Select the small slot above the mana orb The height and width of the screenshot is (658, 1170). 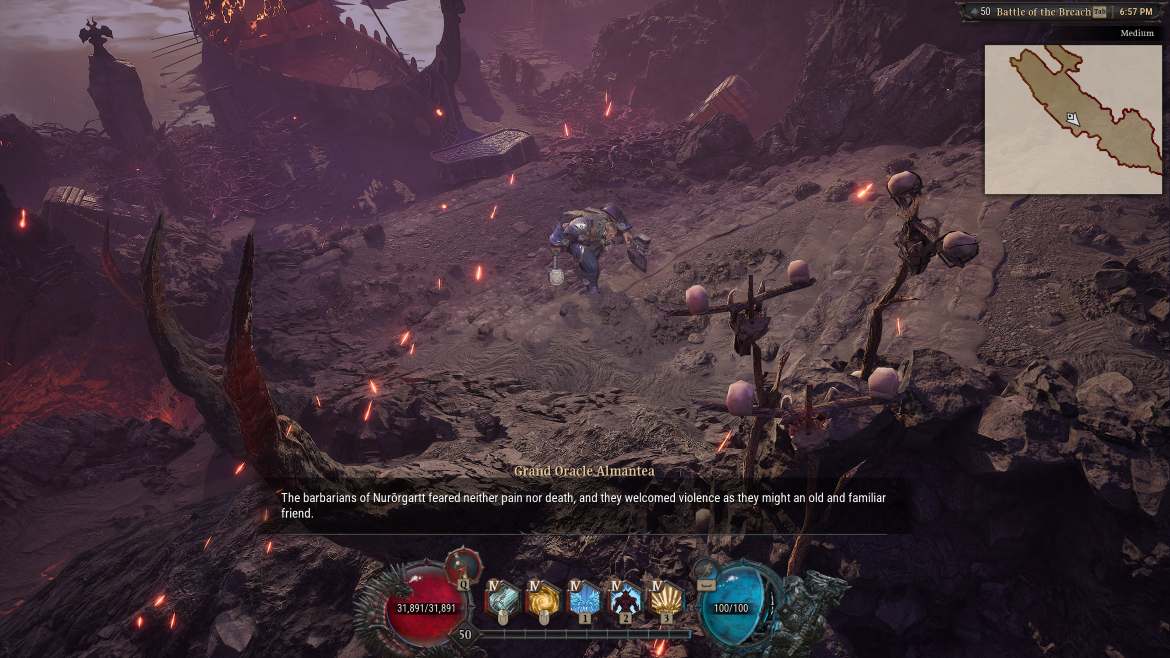coord(707,583)
